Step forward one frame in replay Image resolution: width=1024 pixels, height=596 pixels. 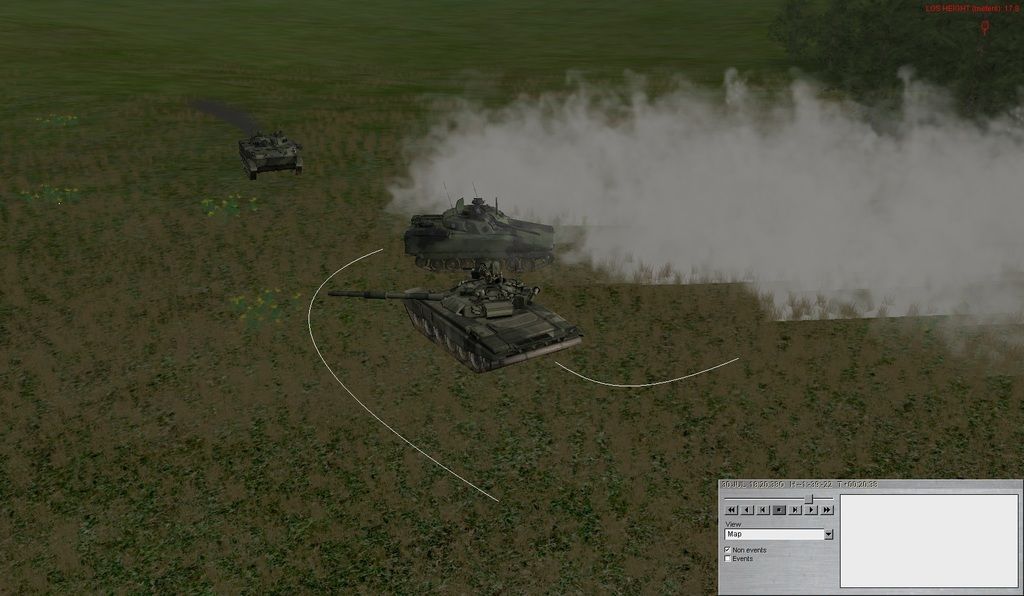pyautogui.click(x=795, y=510)
